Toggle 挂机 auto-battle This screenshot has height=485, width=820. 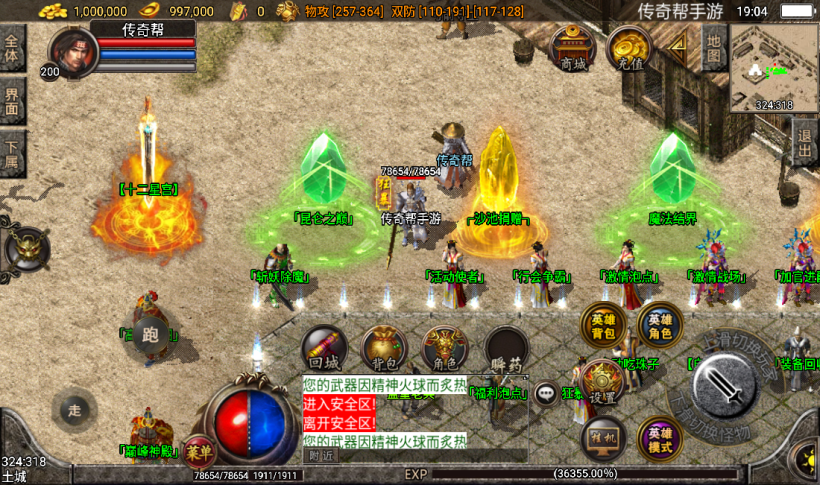tap(602, 440)
